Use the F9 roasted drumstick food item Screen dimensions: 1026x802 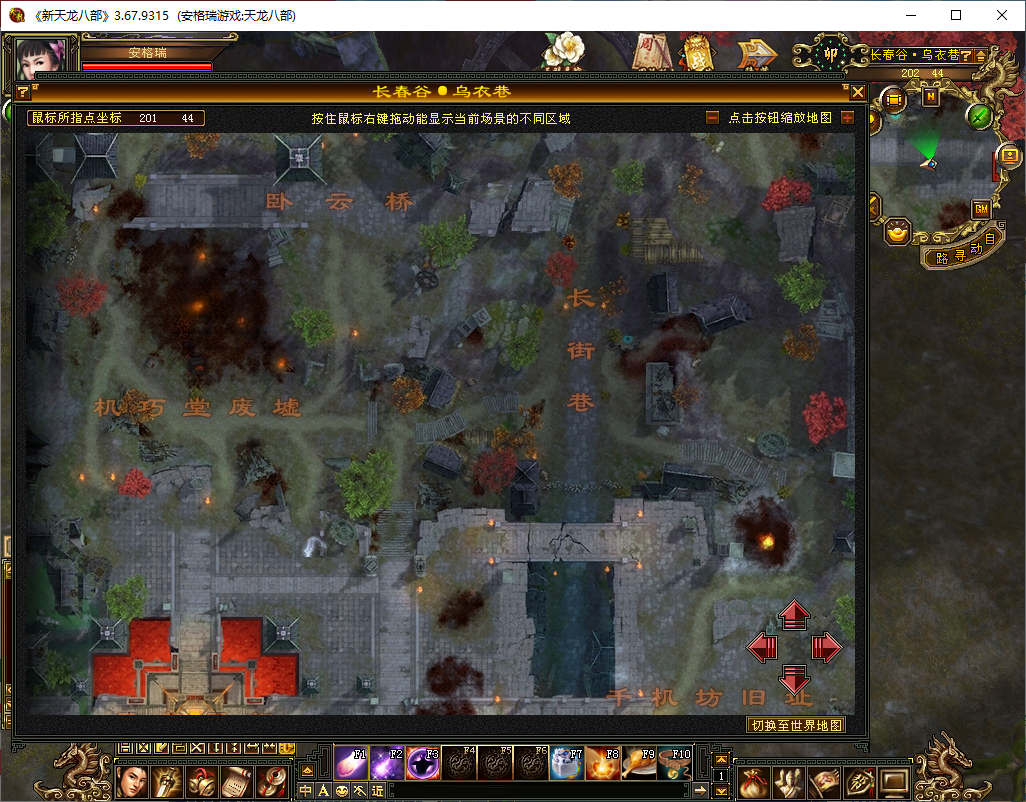637,763
